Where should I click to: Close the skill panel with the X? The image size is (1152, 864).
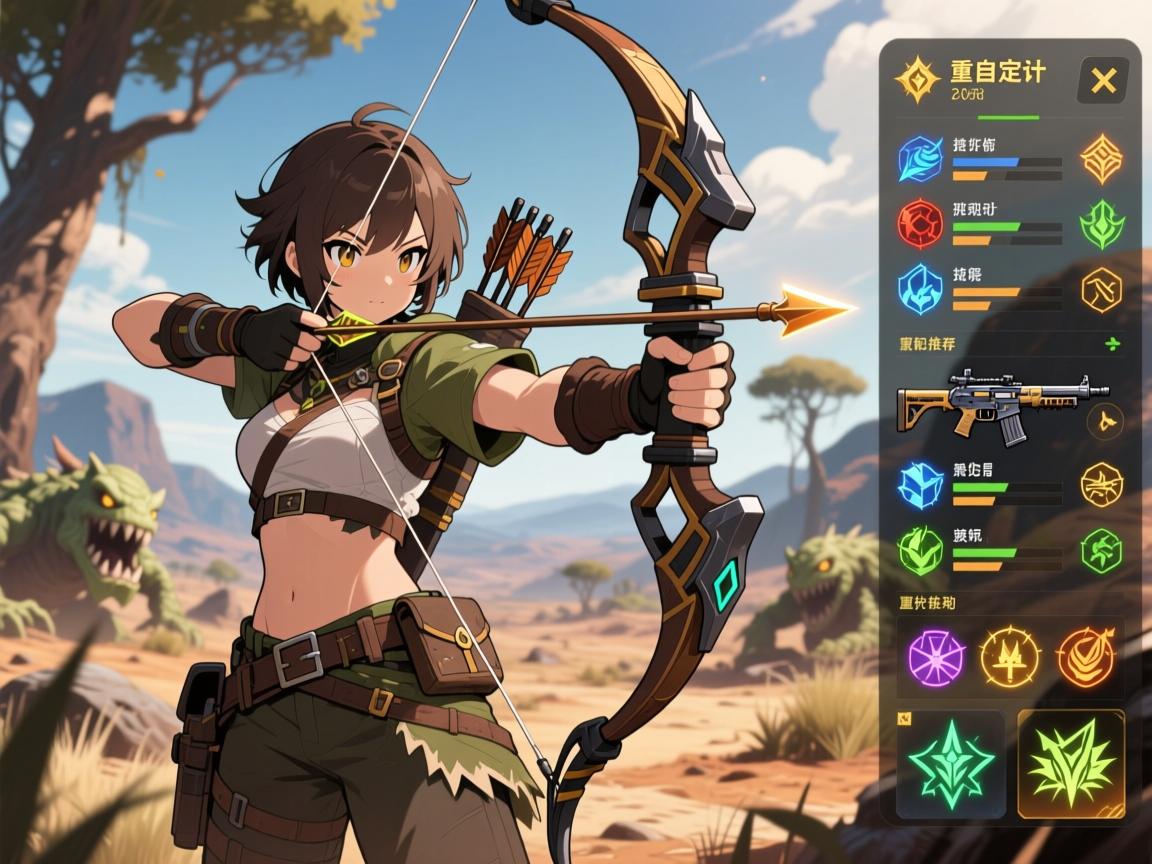click(1103, 80)
